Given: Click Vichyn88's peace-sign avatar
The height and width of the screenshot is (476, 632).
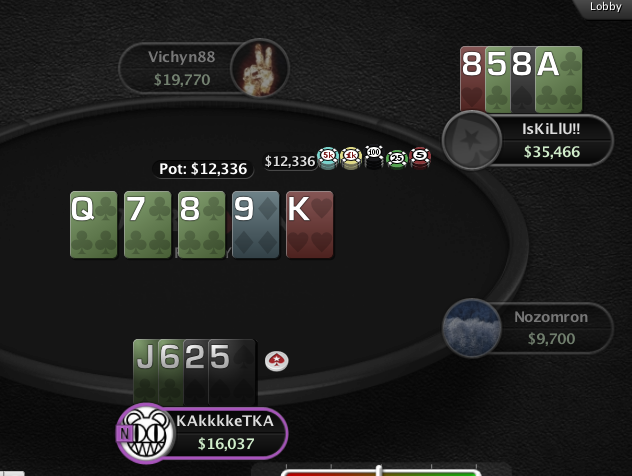Looking at the screenshot, I should click(259, 68).
